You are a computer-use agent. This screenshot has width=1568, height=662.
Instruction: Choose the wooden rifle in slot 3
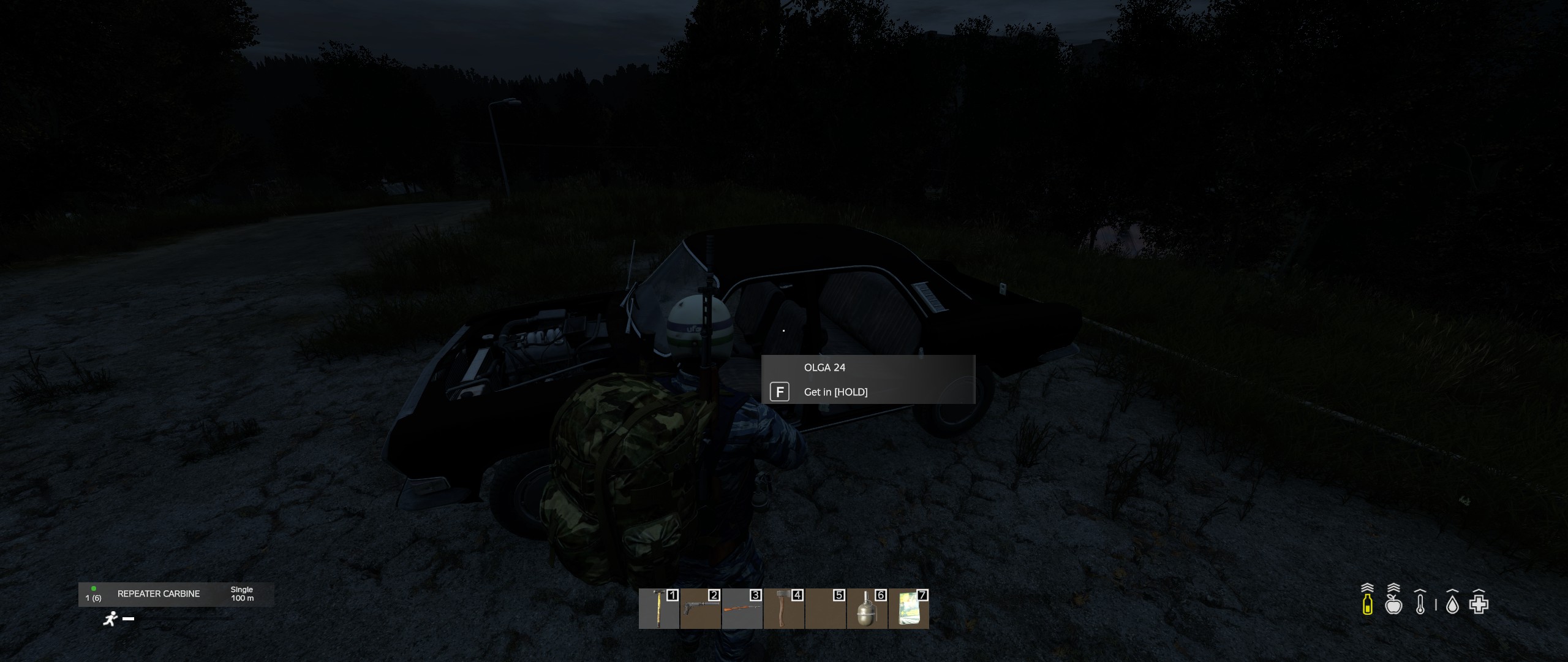coord(742,609)
